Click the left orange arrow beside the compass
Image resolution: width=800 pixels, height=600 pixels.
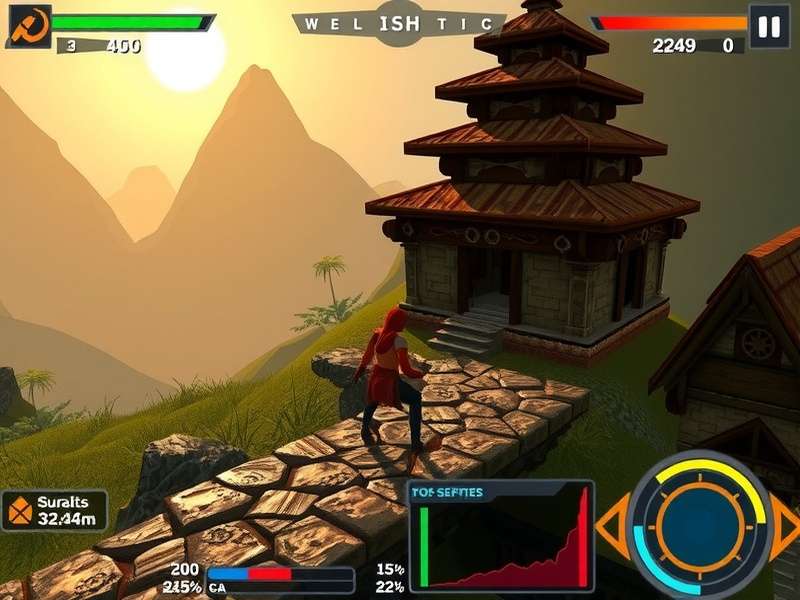pyautogui.click(x=612, y=524)
